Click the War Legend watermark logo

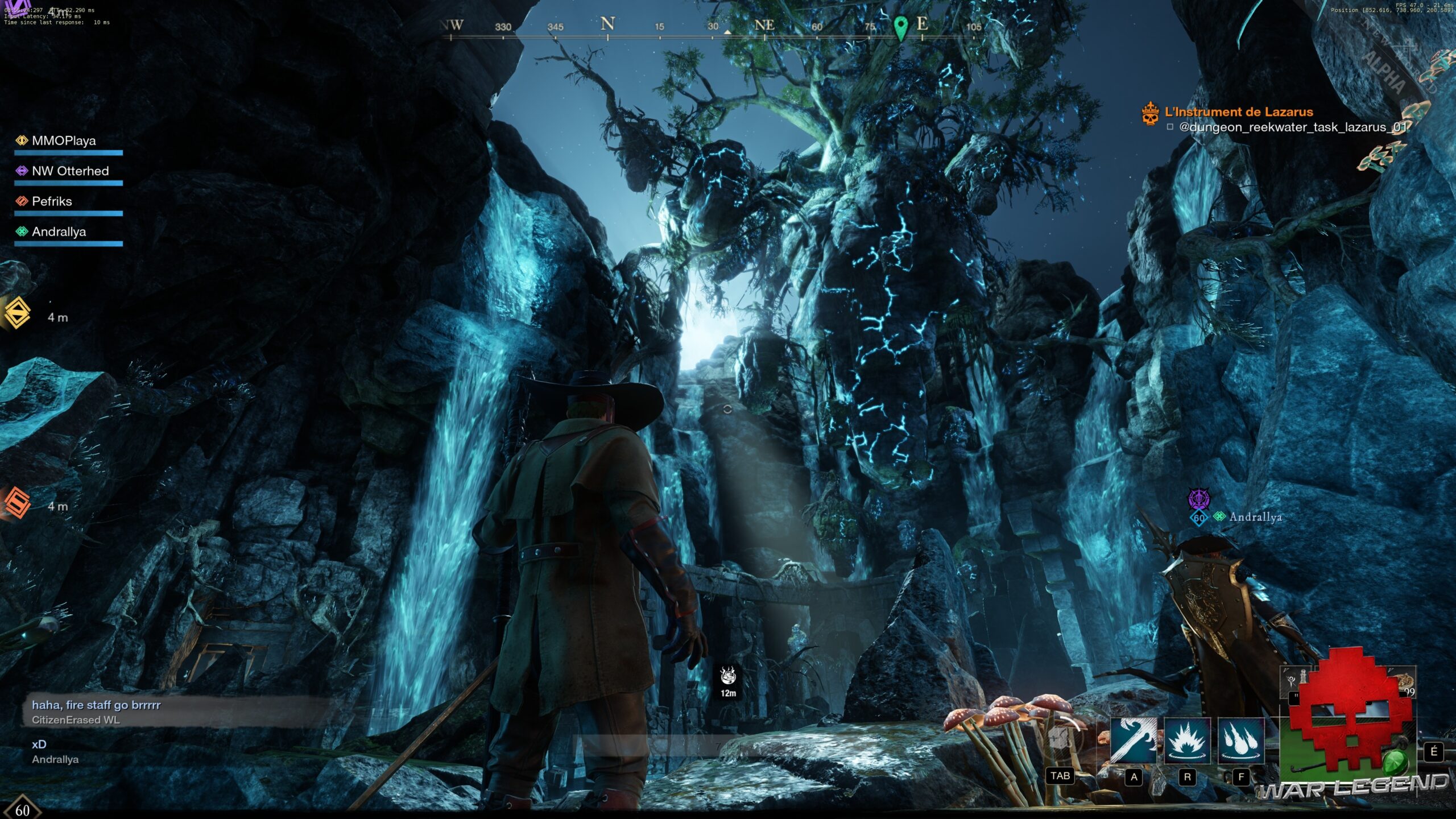tap(1354, 787)
